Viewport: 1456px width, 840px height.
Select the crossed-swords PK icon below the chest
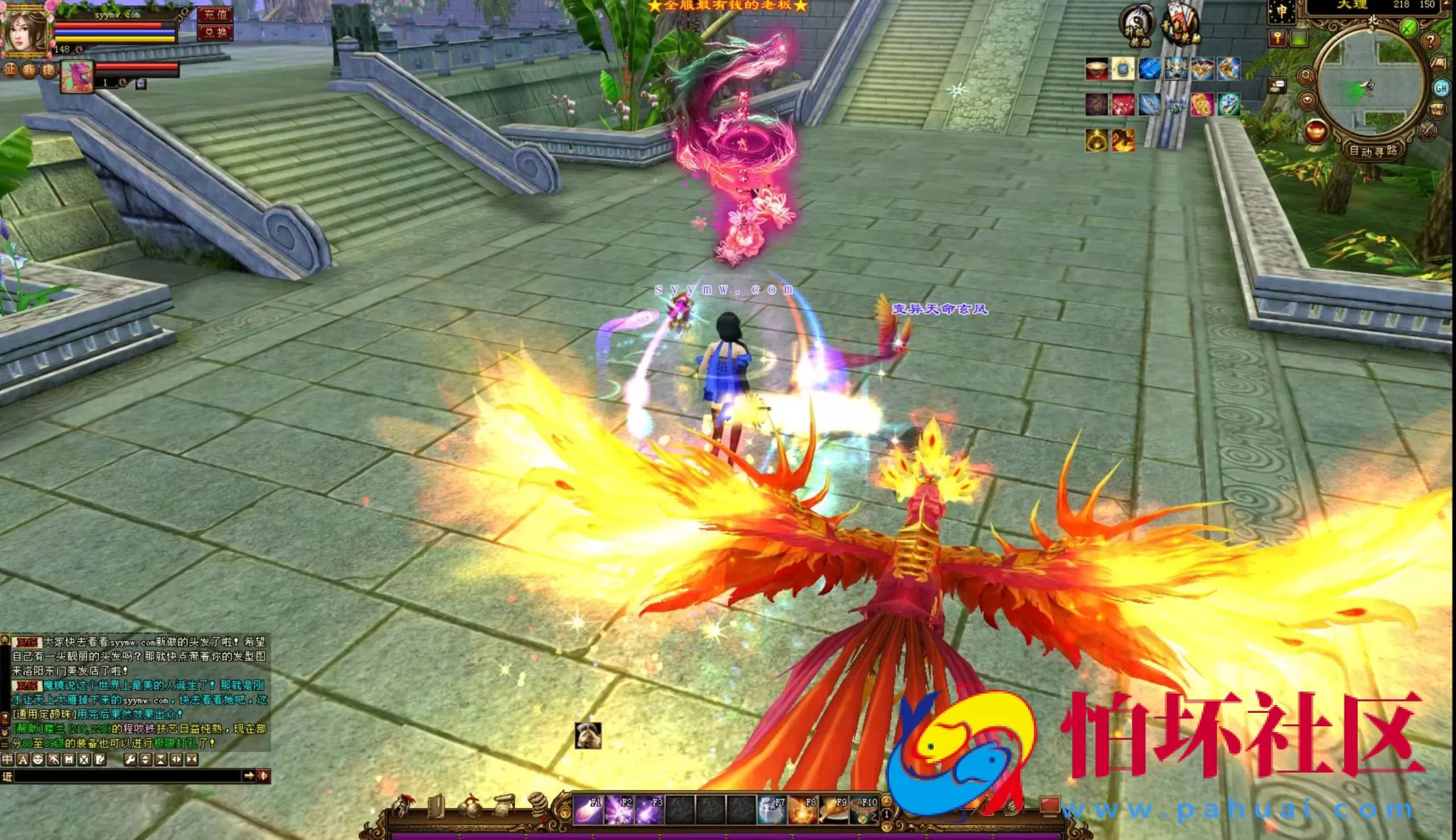[x=1427, y=130]
